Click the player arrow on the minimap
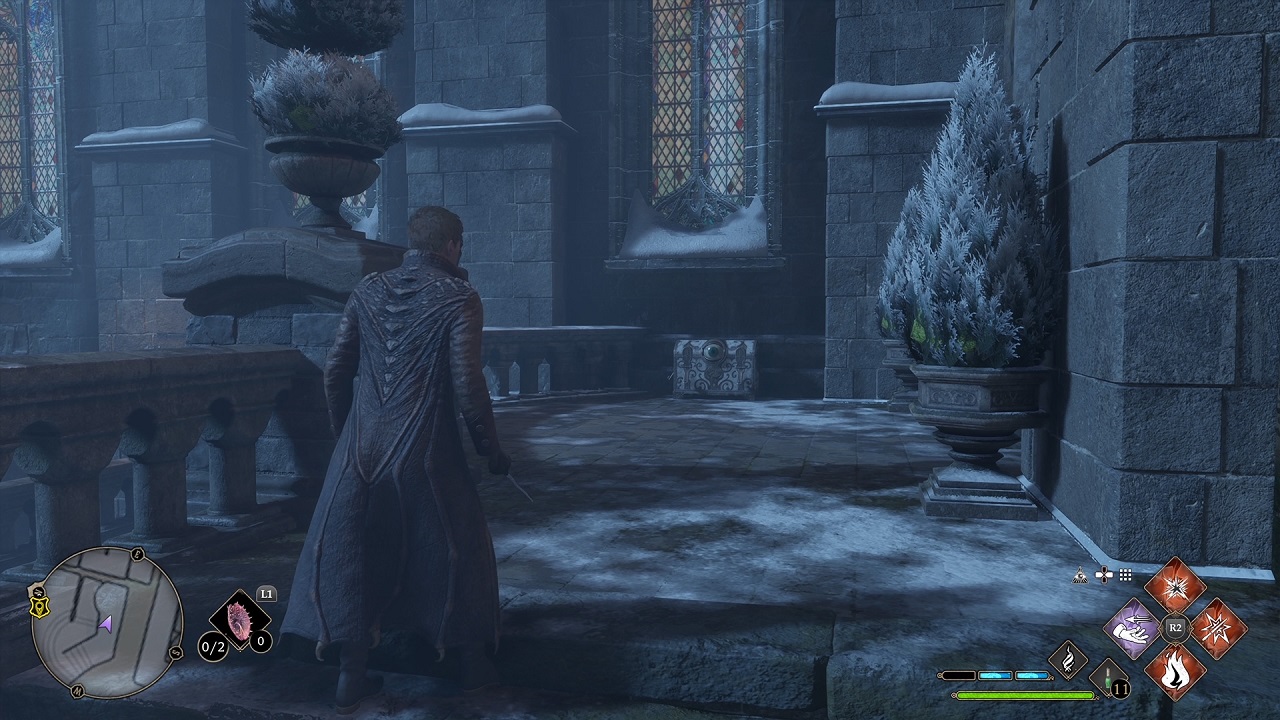The image size is (1280, 720). [107, 624]
